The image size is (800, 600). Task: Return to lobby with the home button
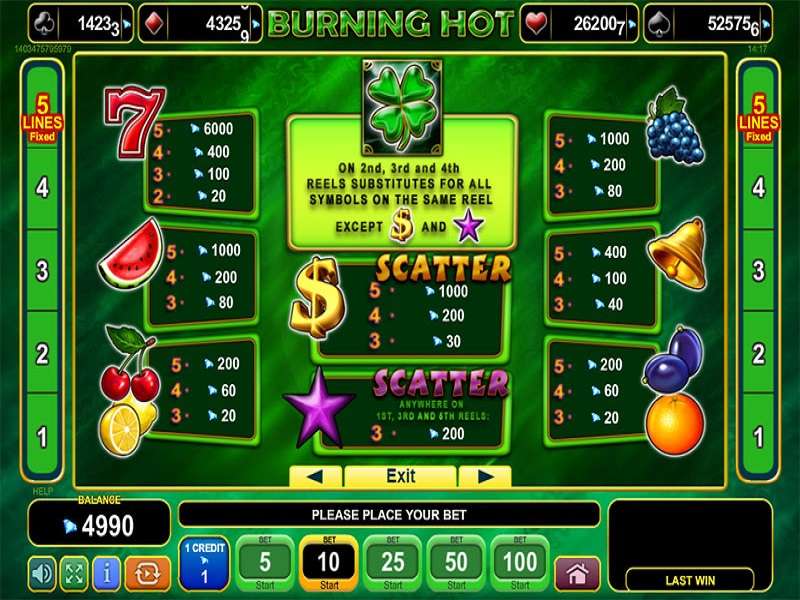coord(577,574)
